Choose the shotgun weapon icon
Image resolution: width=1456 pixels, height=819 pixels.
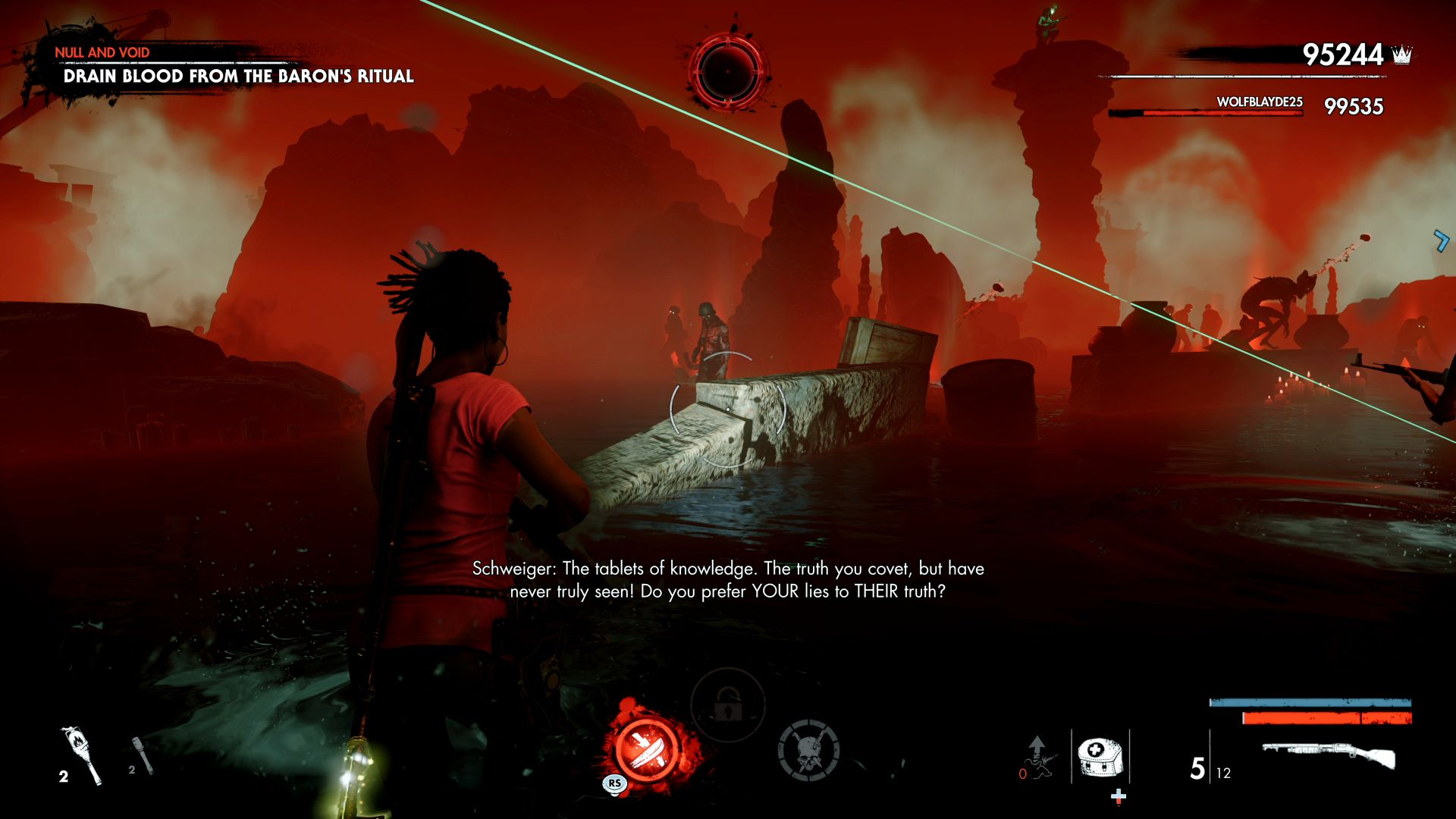[x=1329, y=757]
